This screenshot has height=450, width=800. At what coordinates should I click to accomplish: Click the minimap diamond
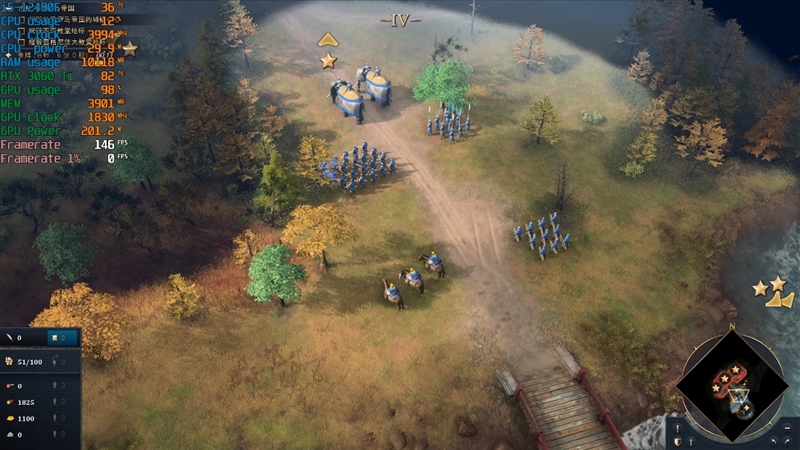[732, 385]
